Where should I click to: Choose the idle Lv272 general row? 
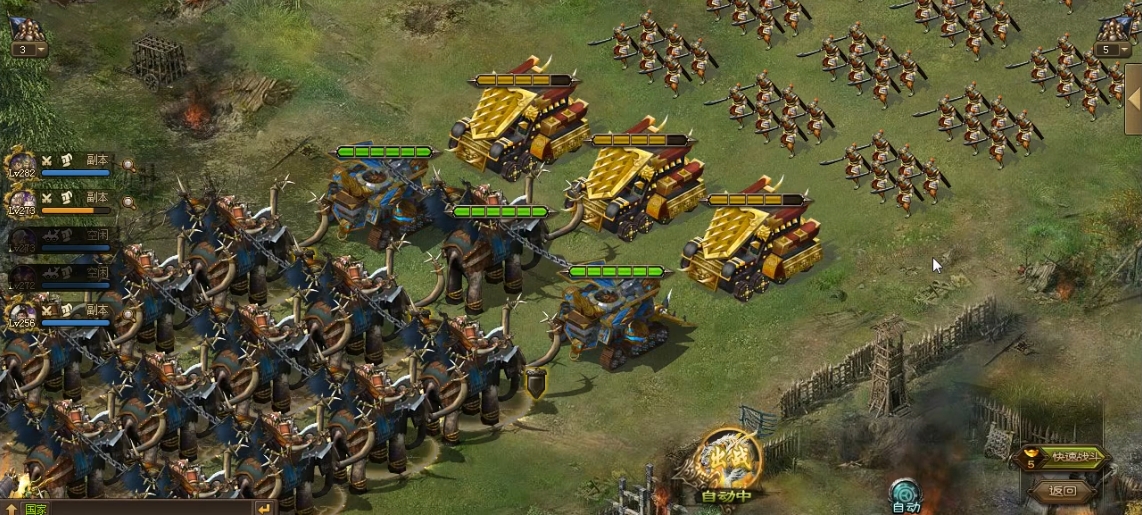[60, 277]
